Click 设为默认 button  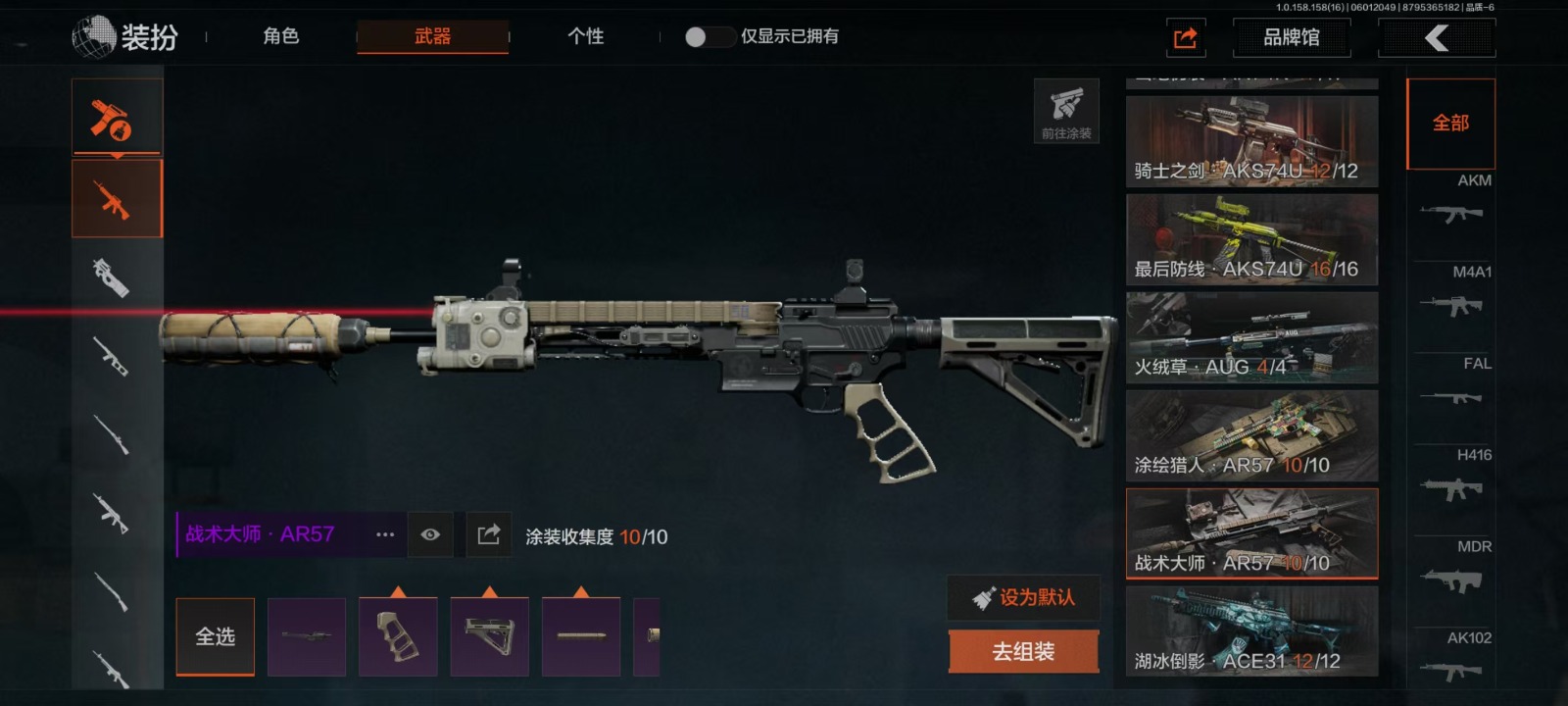1023,597
